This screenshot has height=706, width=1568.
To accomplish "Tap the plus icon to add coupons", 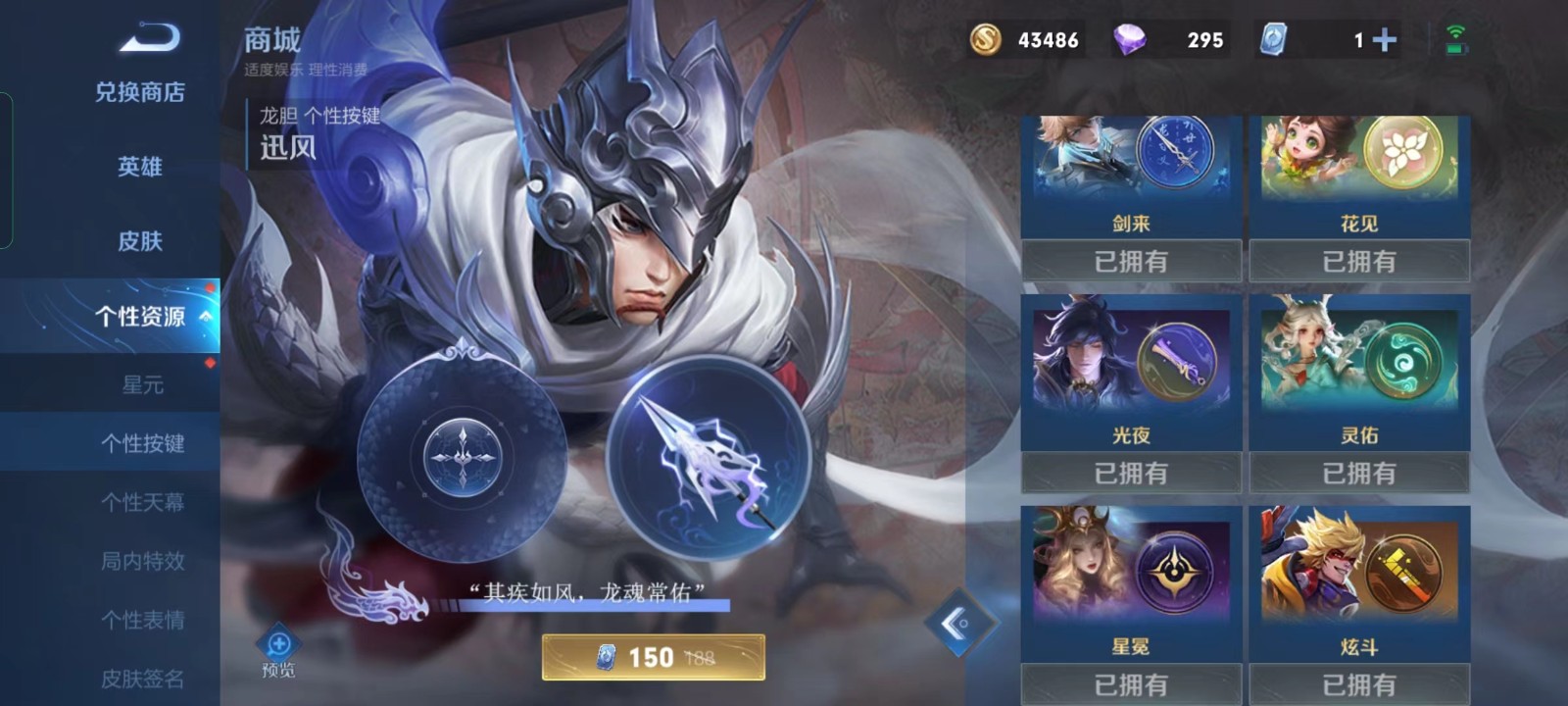I will point(1383,41).
